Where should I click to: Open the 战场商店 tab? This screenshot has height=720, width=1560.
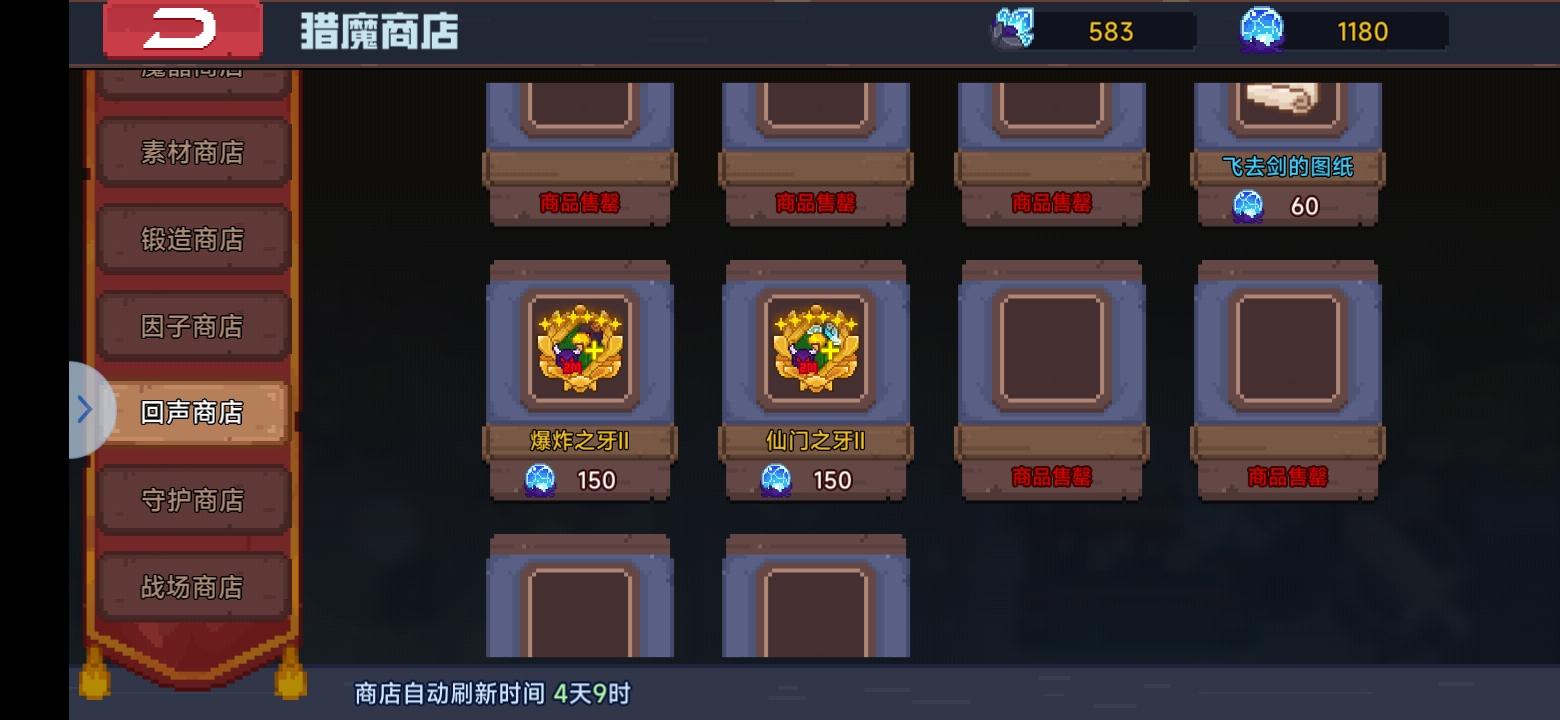pyautogui.click(x=193, y=585)
